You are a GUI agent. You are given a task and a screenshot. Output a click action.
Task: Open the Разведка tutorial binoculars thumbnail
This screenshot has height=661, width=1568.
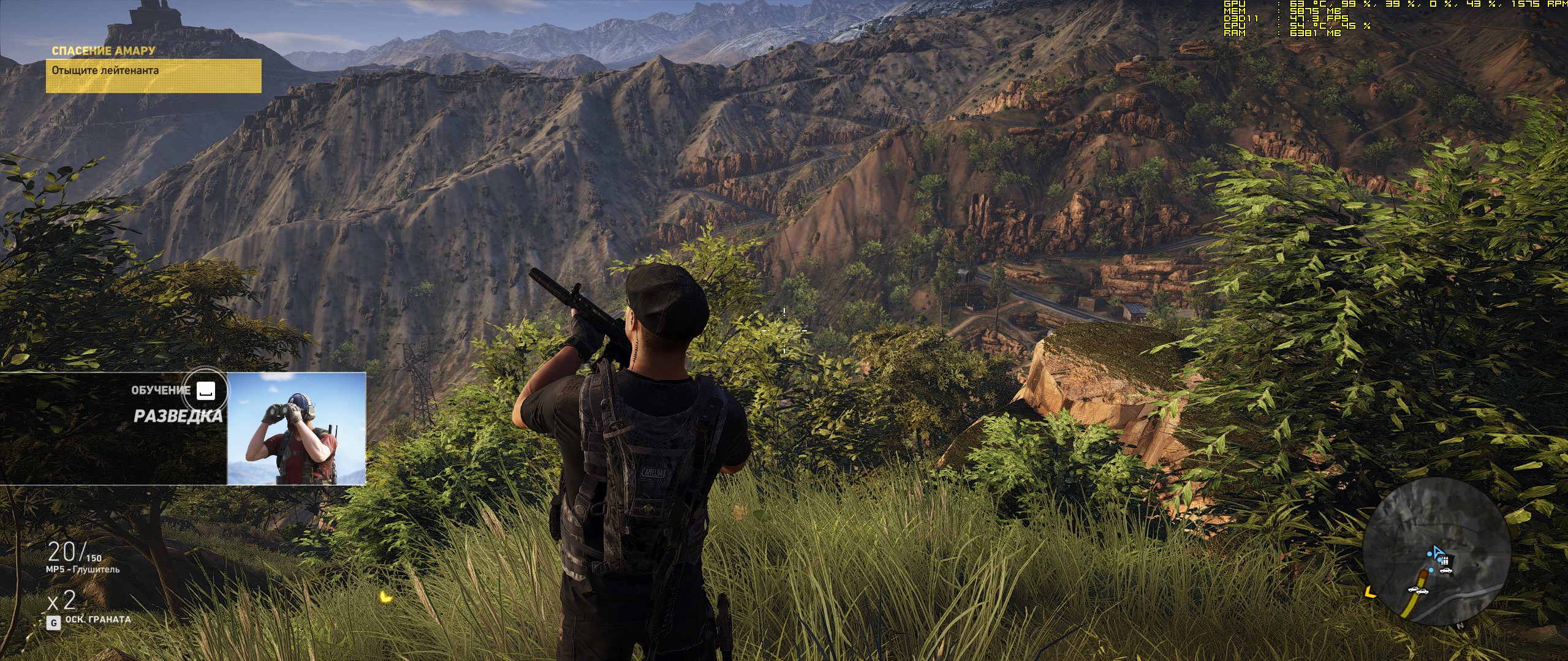pyautogui.click(x=297, y=428)
